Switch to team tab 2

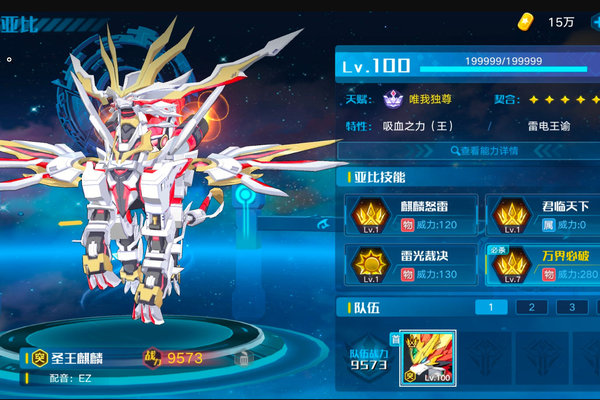pyautogui.click(x=531, y=308)
